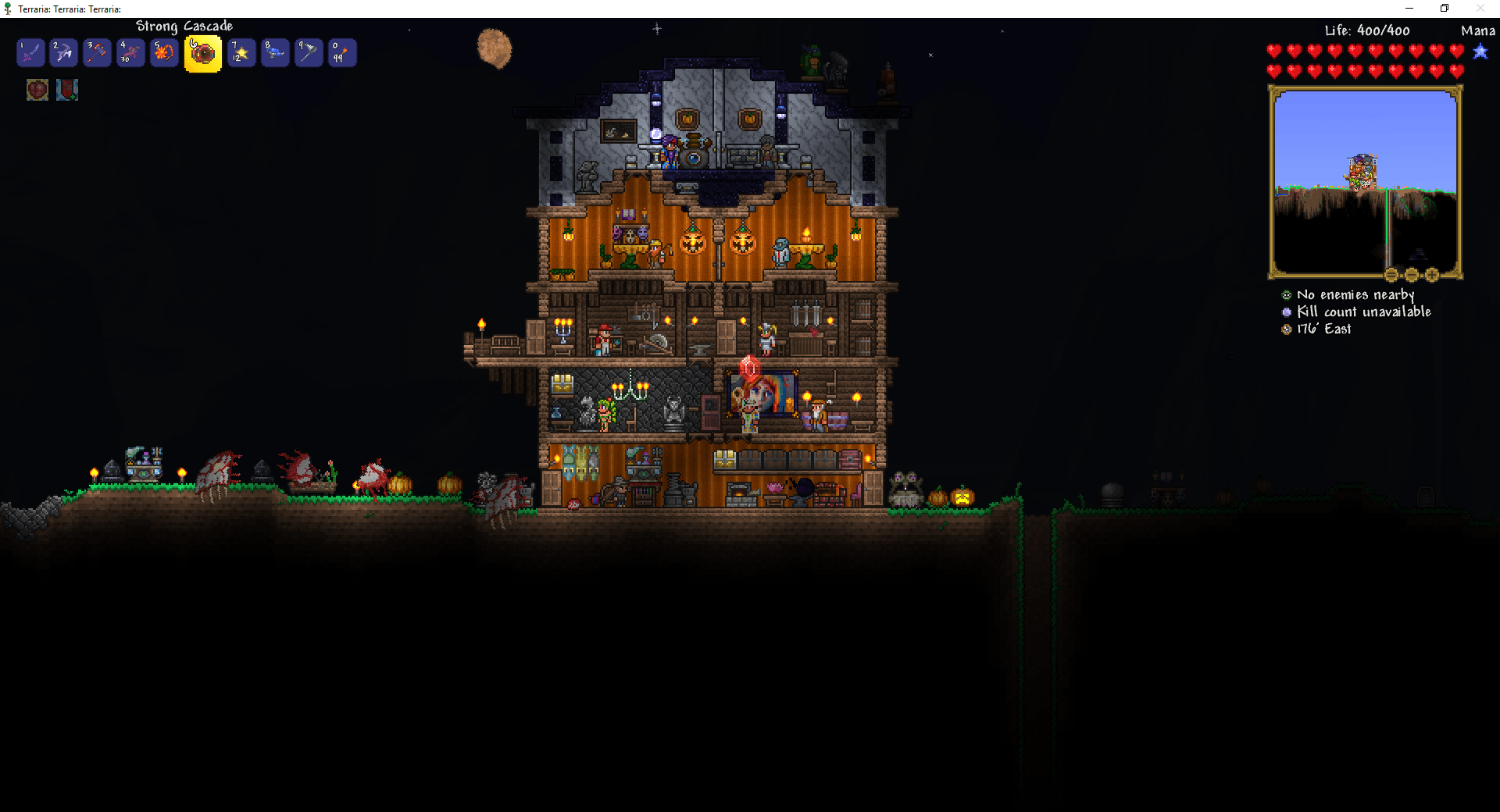Select the fallen stars in hotbar slot 7

(x=241, y=52)
